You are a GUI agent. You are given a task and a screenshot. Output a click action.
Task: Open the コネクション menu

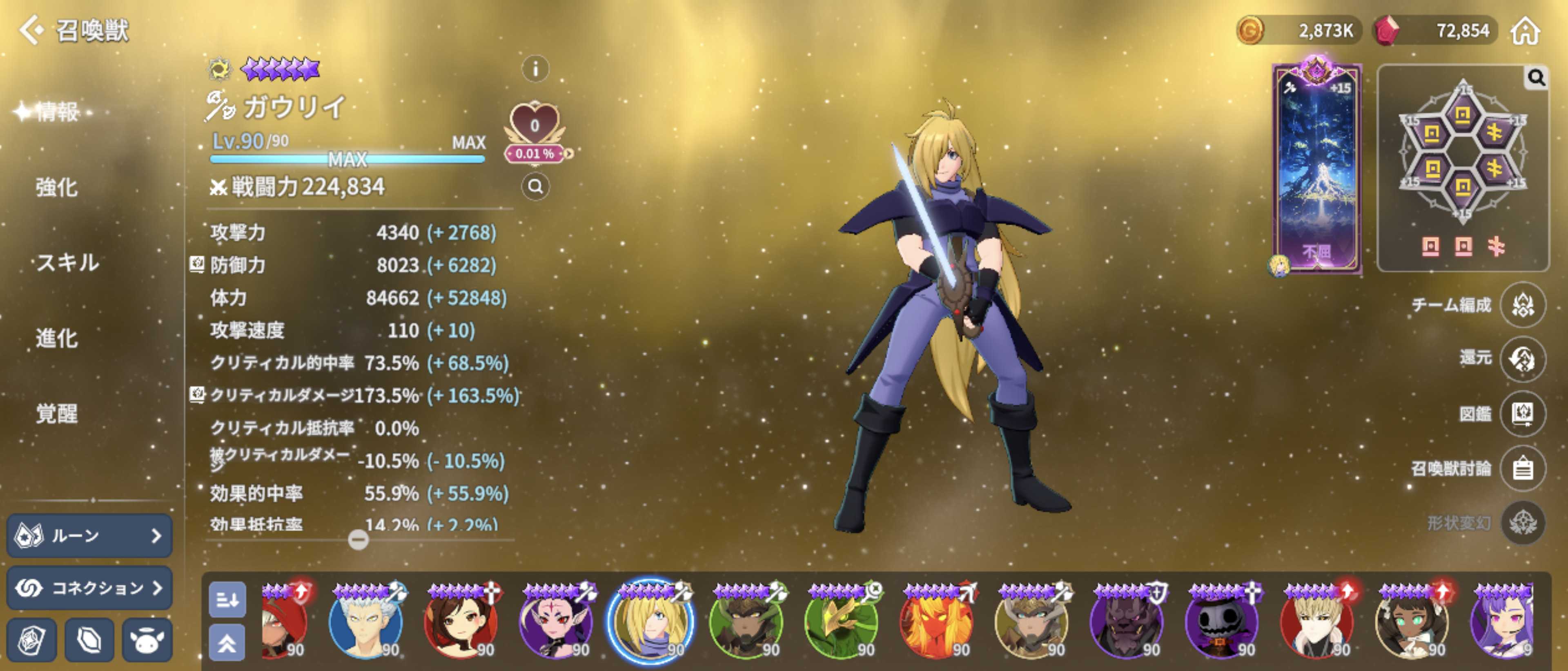click(89, 588)
